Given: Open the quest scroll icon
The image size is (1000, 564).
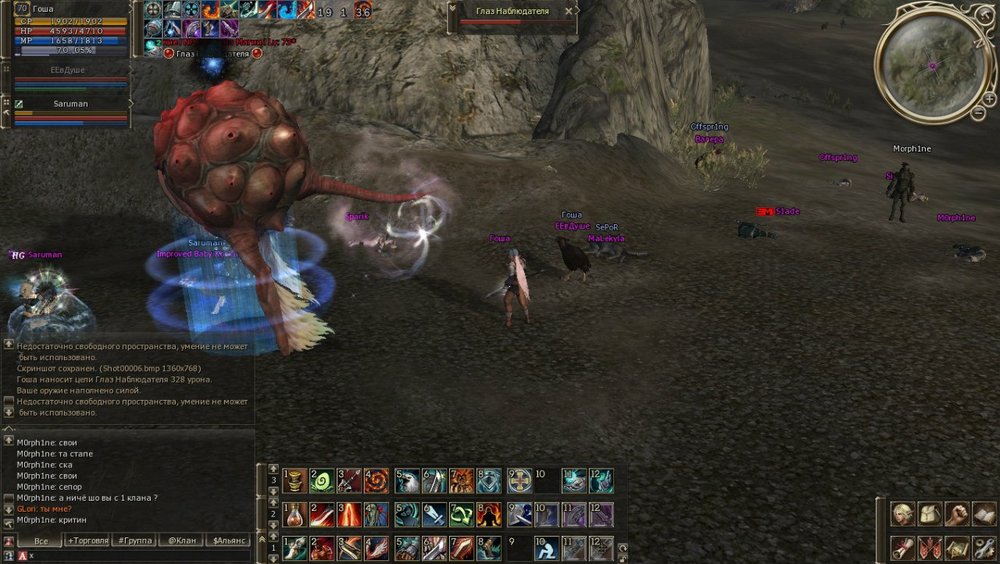Looking at the screenshot, I should (903, 547).
